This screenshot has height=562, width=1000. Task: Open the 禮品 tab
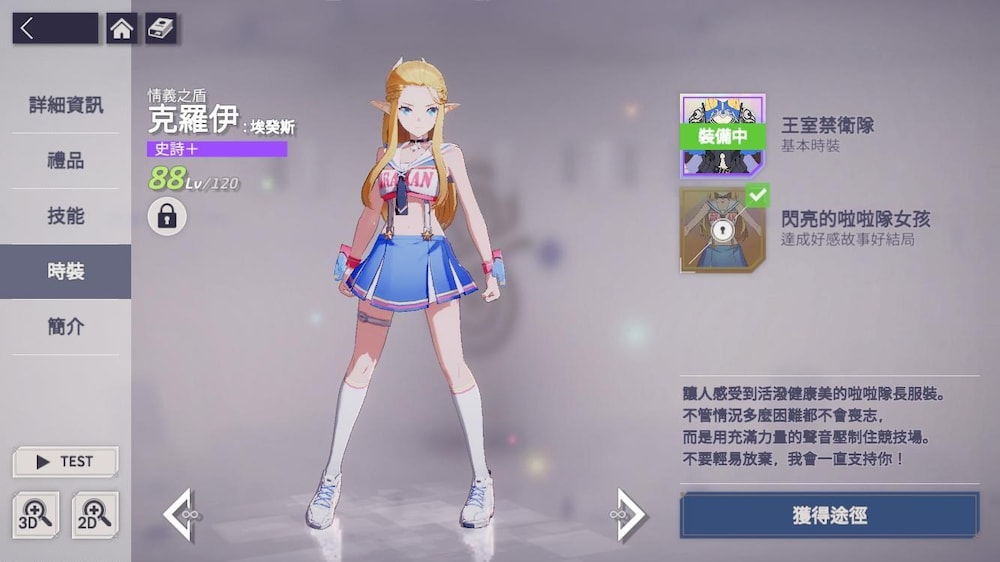65,160
